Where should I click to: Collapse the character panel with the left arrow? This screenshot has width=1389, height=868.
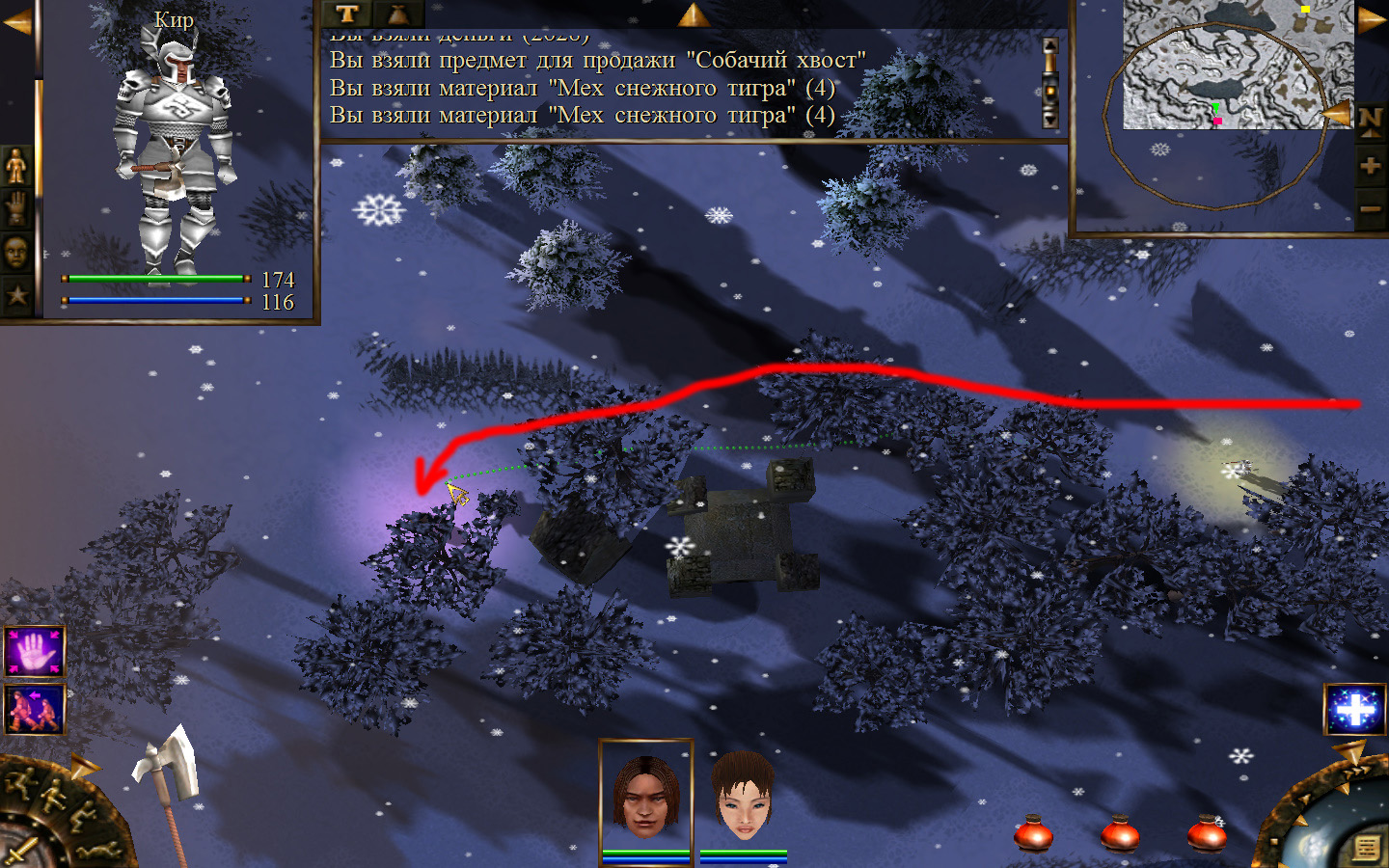16,21
